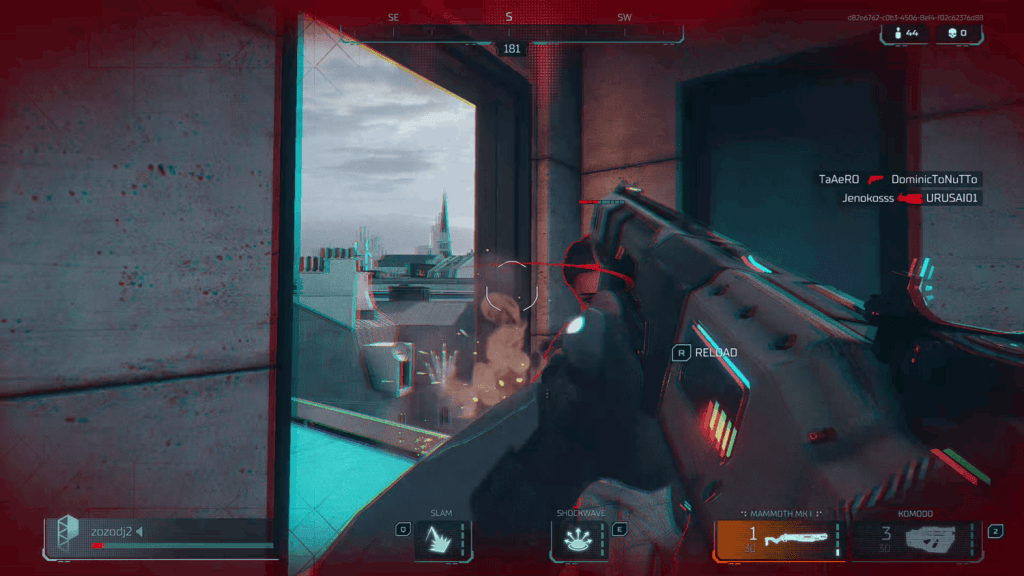Activate the Slam ability icon
Viewport: 1024px width, 576px height.
442,540
